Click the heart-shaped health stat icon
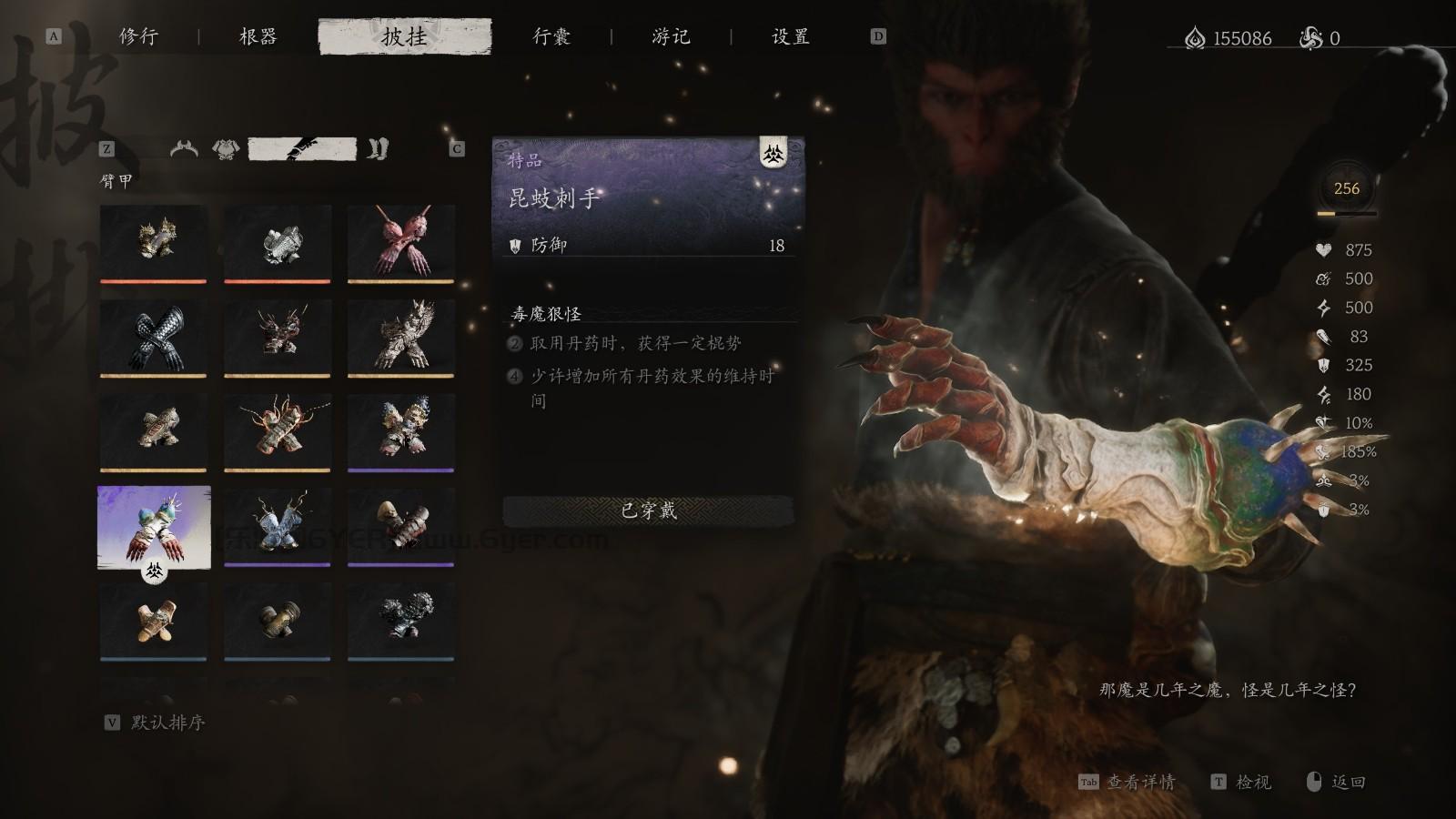Viewport: 1456px width, 819px height. coord(1322,250)
